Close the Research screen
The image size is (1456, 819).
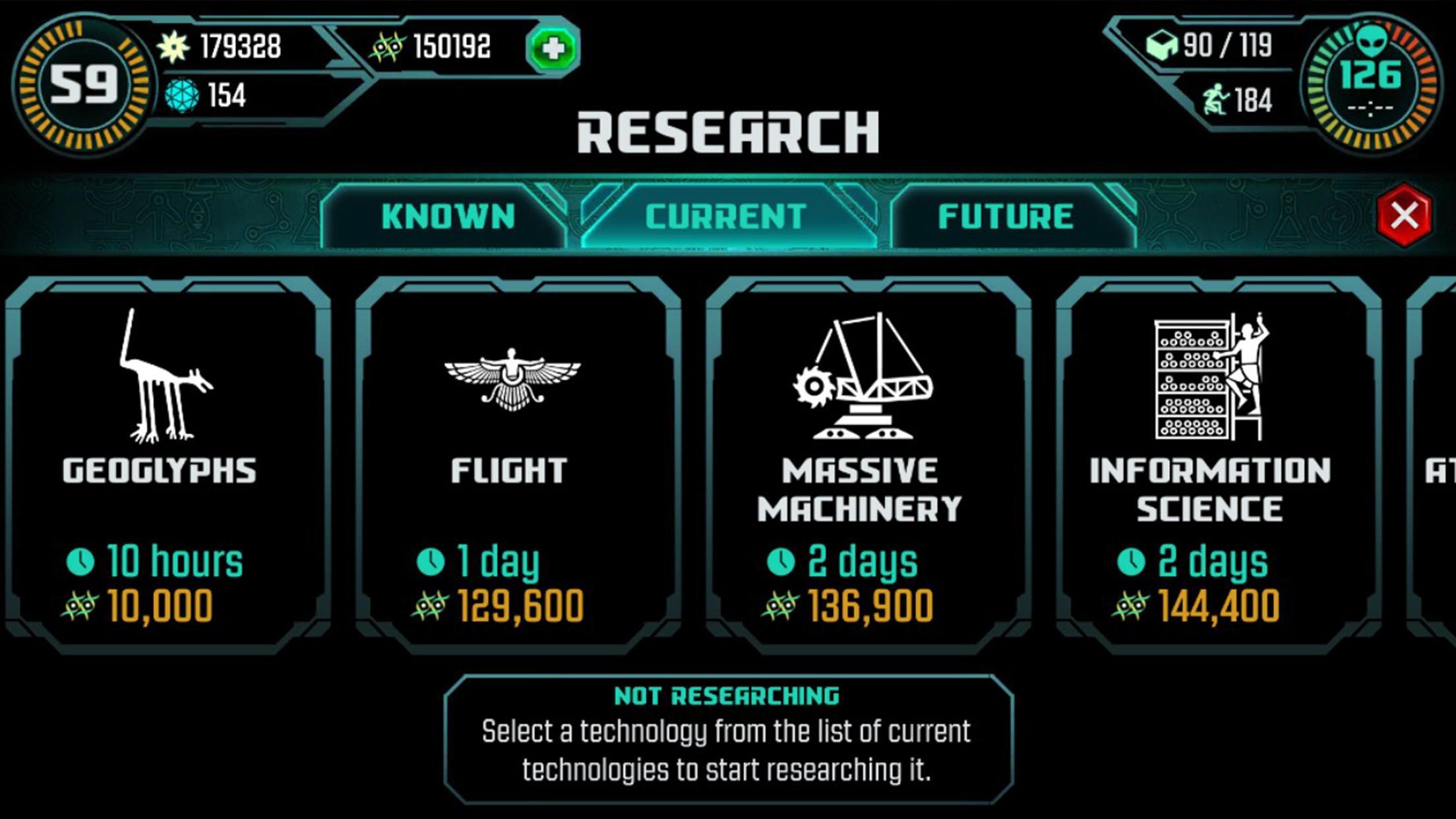click(1405, 215)
